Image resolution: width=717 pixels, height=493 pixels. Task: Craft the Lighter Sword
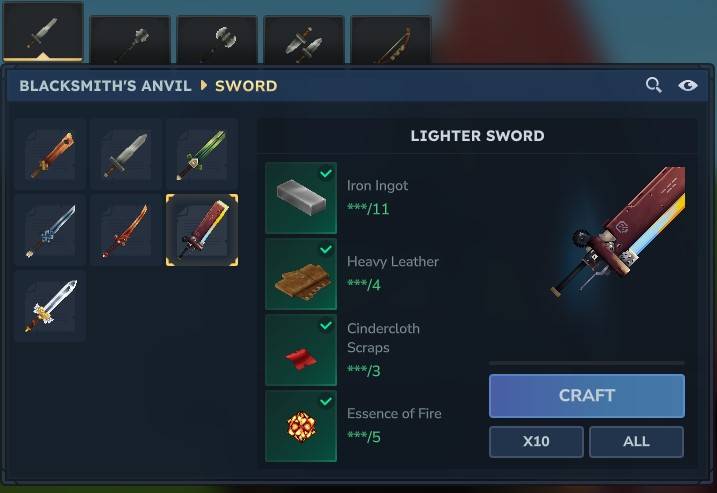tap(586, 395)
